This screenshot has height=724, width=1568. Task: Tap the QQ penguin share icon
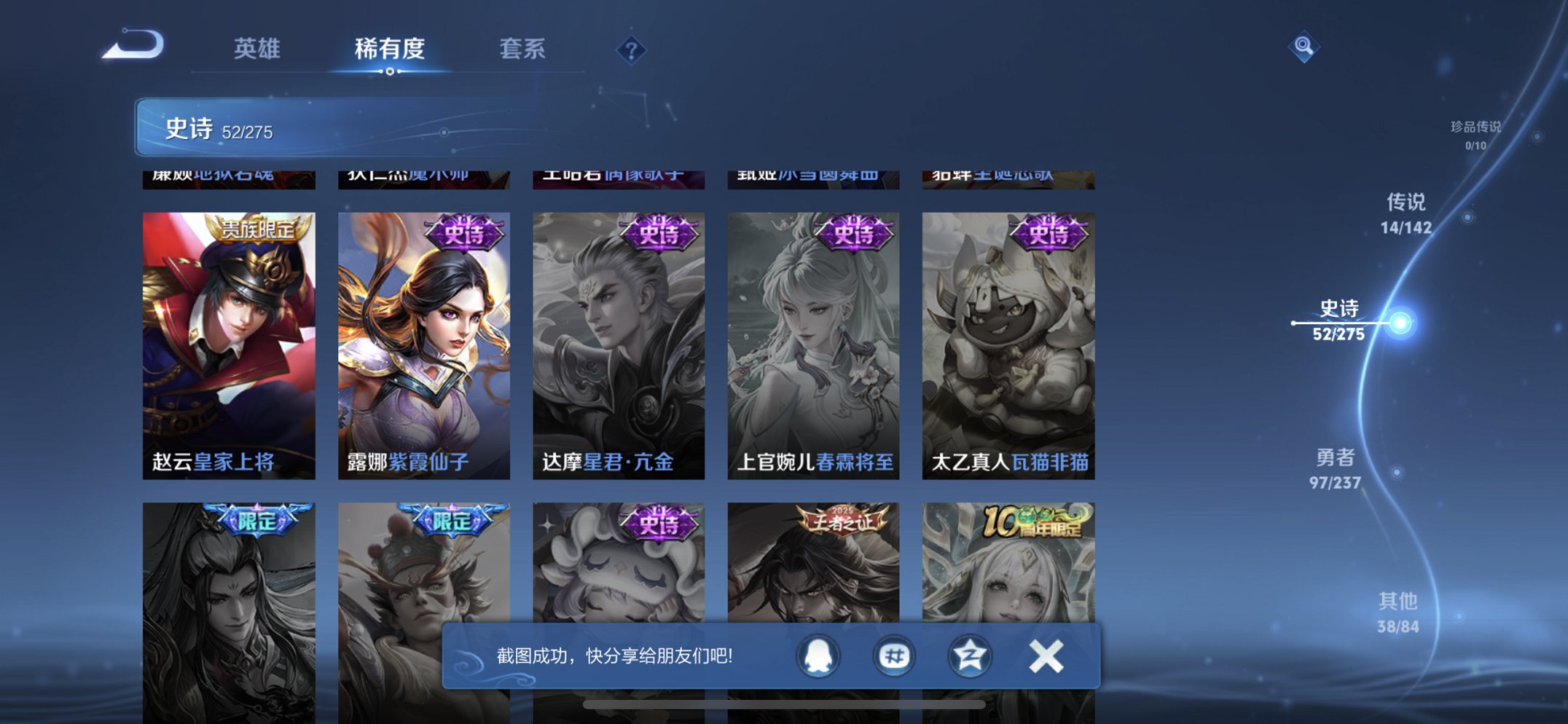coord(817,655)
